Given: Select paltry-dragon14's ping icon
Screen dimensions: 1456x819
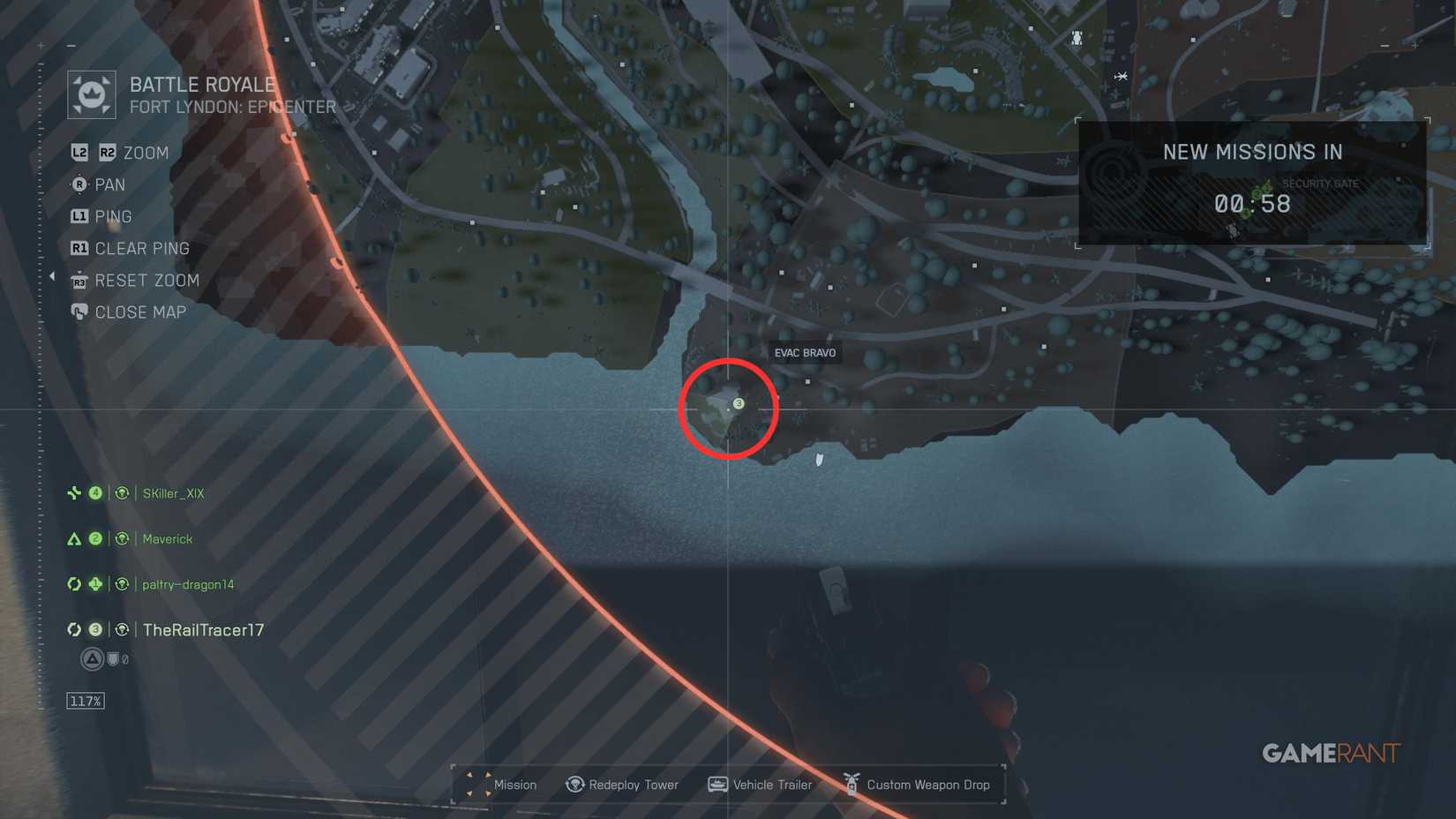Looking at the screenshot, I should (x=122, y=583).
